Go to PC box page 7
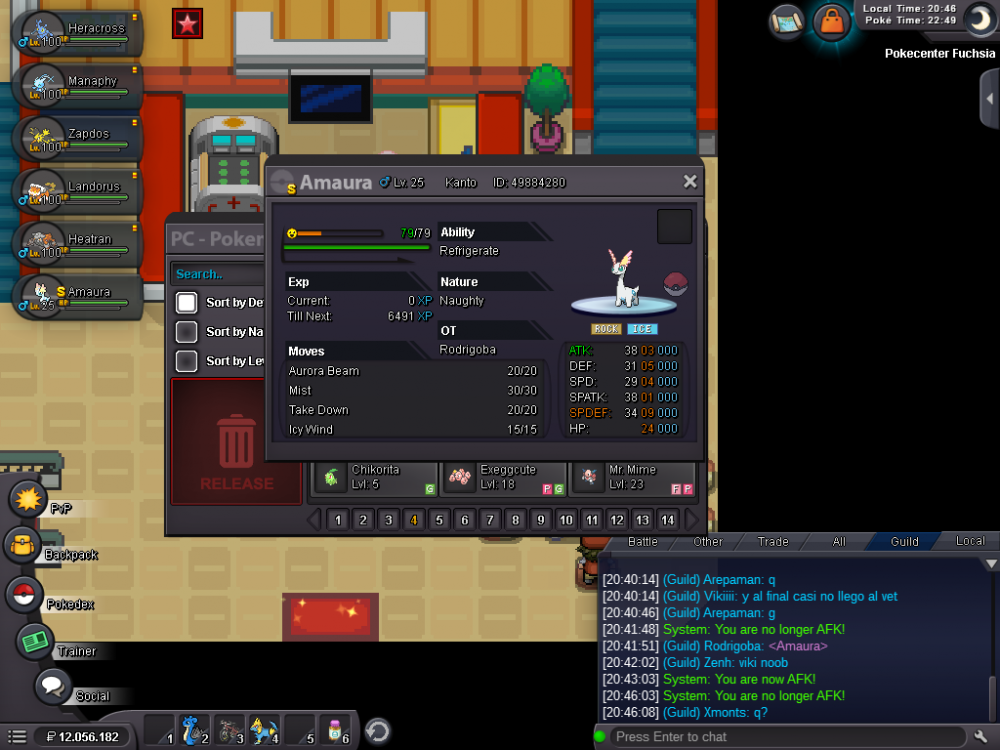 (490, 520)
